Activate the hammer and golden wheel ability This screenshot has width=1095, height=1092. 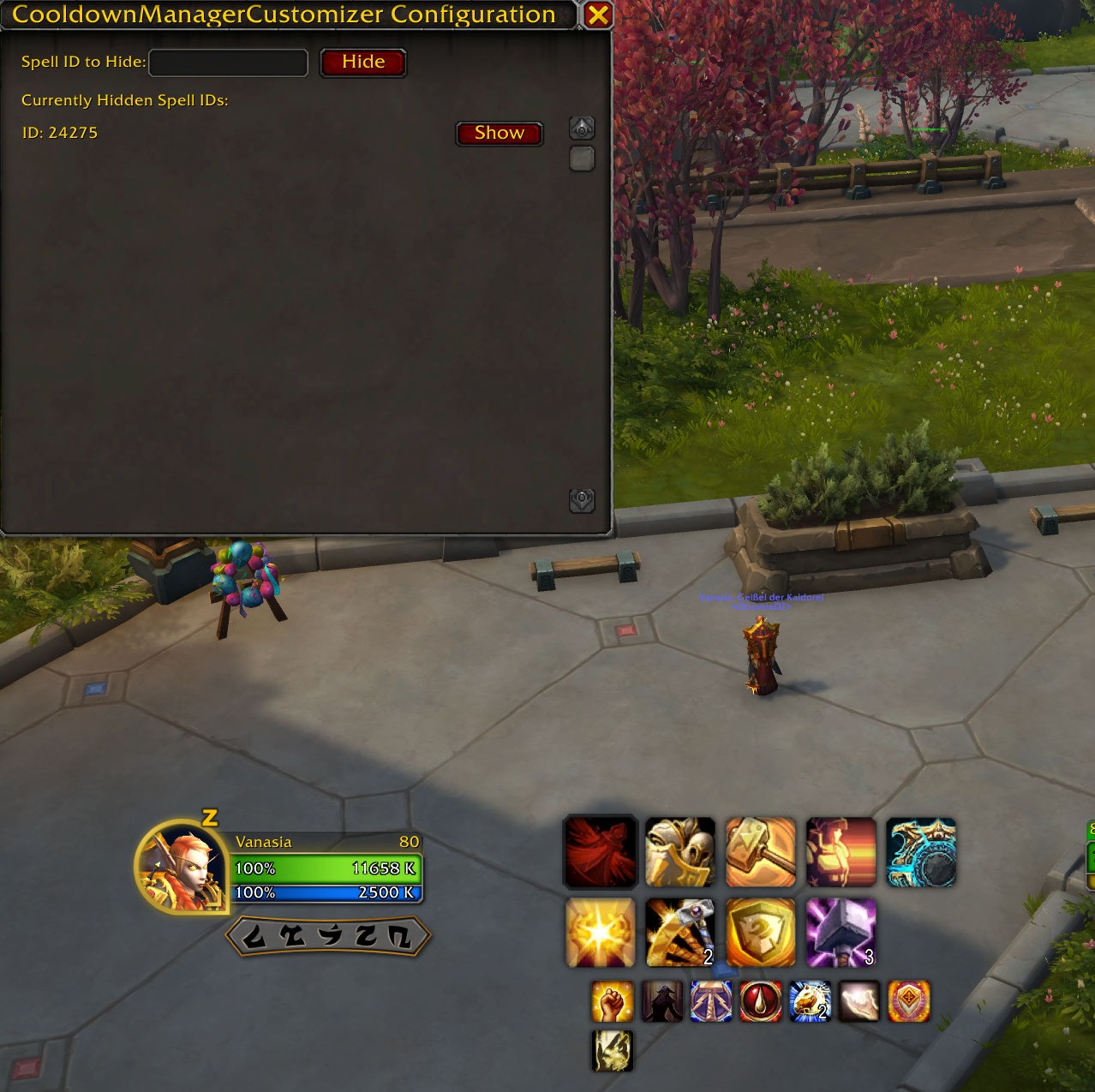tap(680, 933)
